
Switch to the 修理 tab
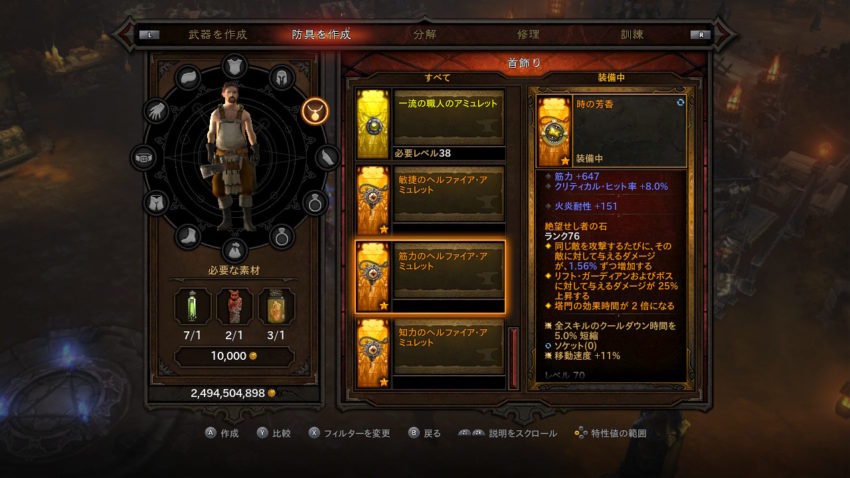(x=528, y=34)
